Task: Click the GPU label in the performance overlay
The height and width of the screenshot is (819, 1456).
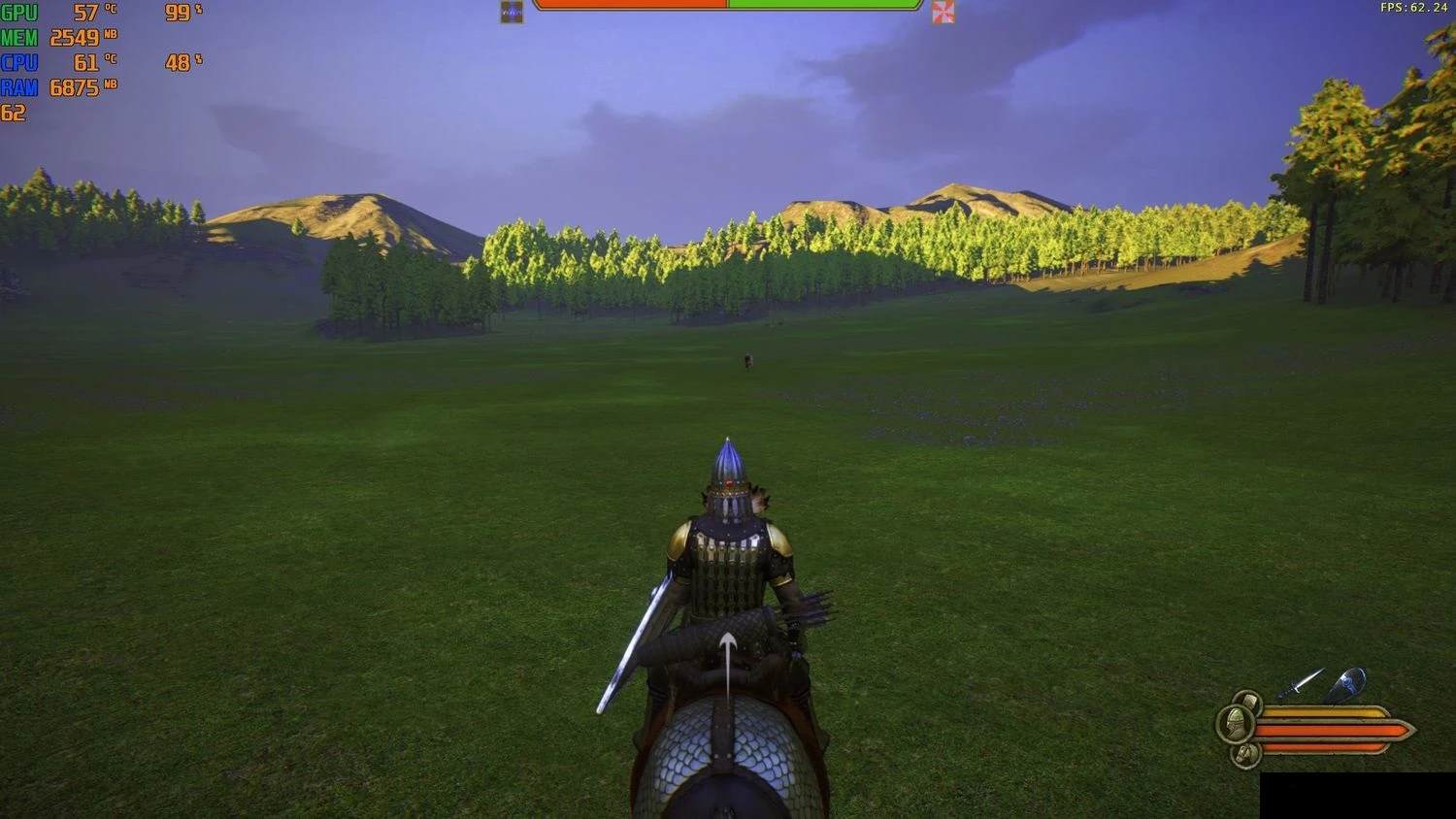Action: click(x=20, y=13)
